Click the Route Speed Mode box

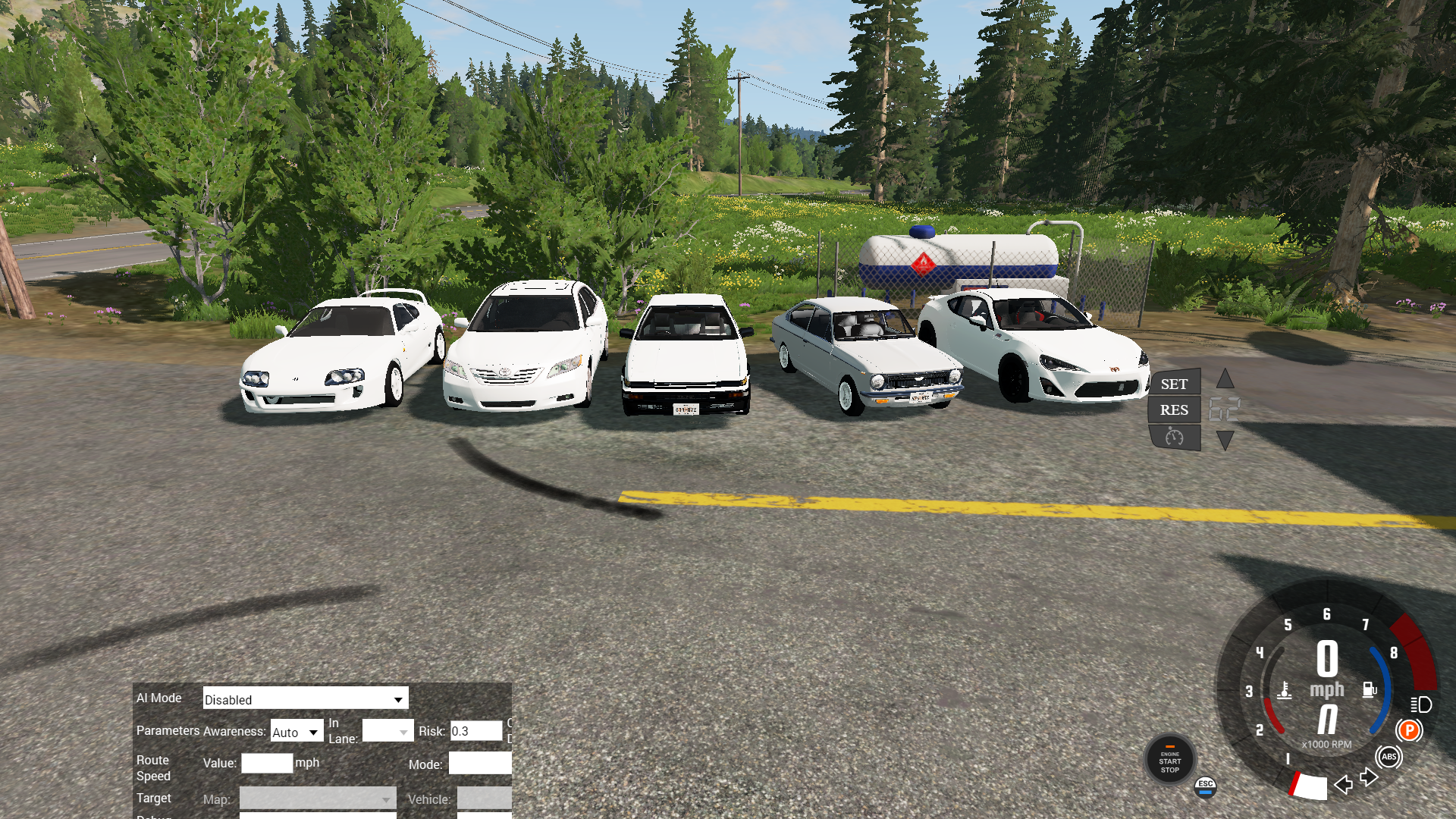tap(480, 763)
